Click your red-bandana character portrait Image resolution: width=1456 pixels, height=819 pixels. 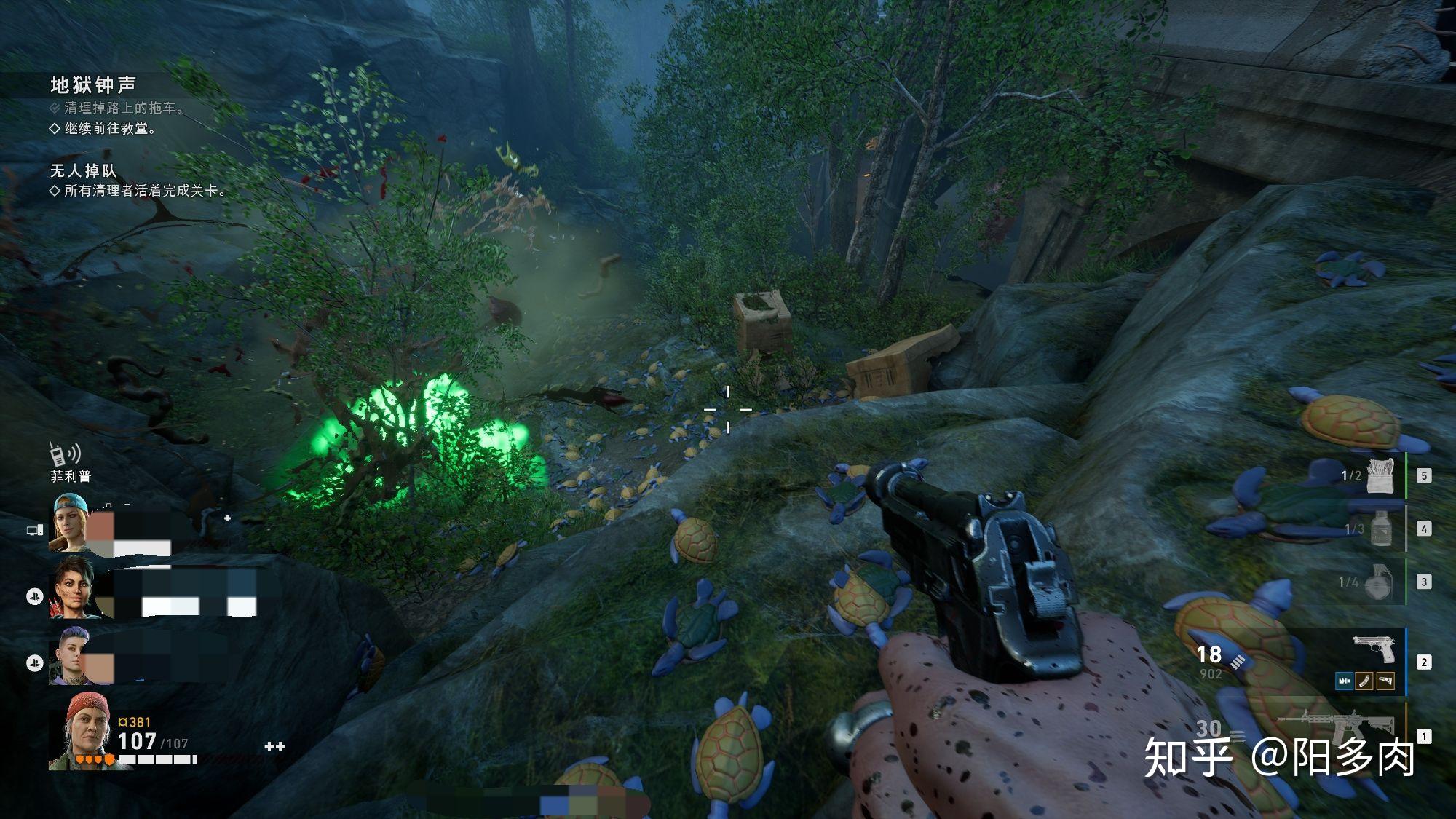[x=80, y=730]
